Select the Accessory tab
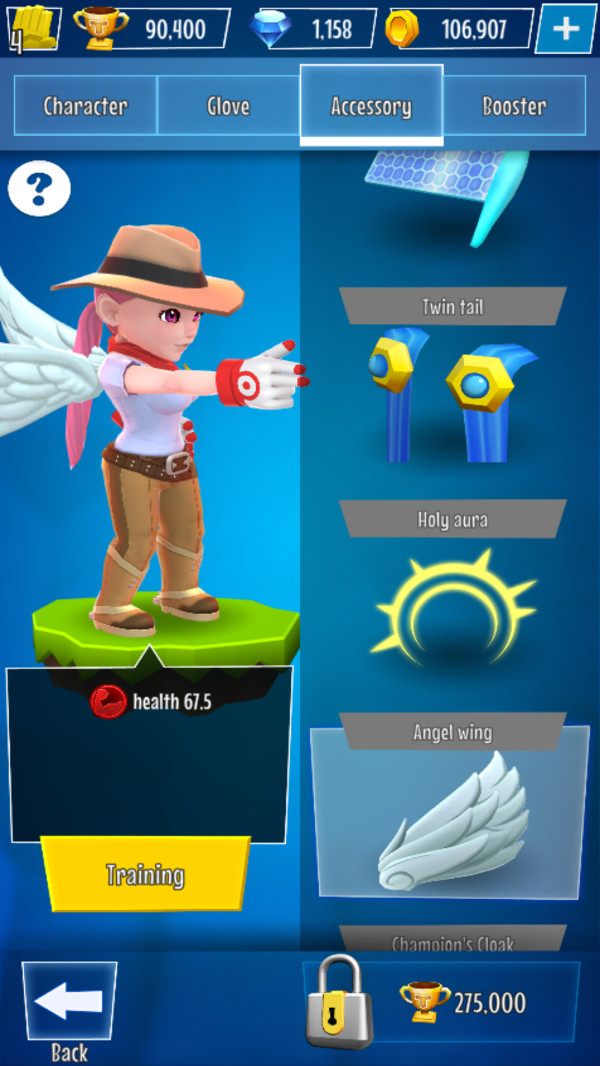The image size is (600, 1066). click(371, 106)
